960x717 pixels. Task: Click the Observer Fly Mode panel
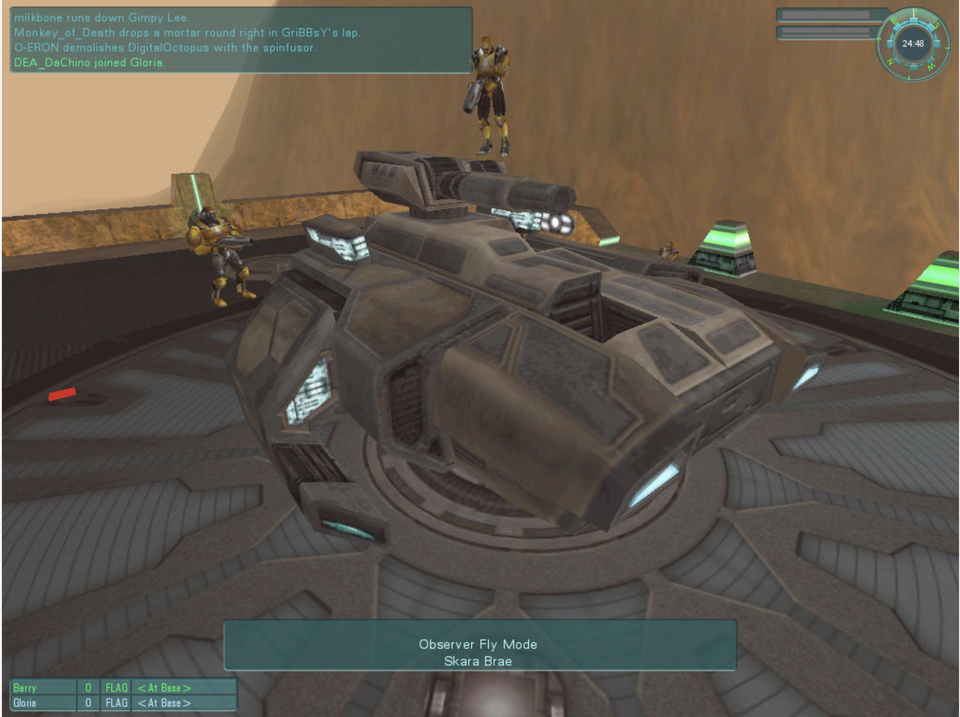[479, 645]
